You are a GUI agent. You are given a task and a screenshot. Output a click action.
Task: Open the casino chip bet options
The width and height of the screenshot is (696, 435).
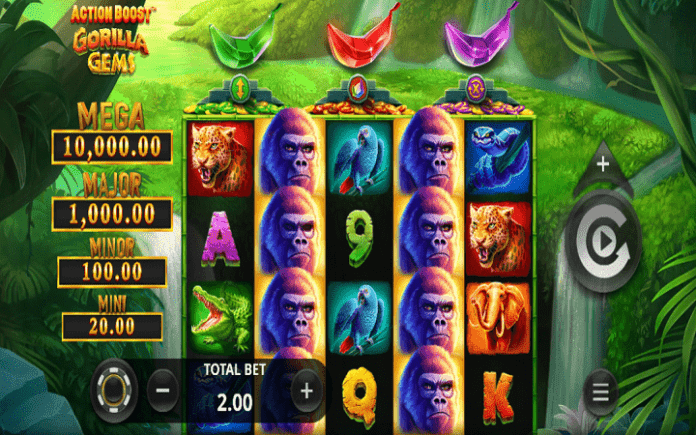(114, 389)
